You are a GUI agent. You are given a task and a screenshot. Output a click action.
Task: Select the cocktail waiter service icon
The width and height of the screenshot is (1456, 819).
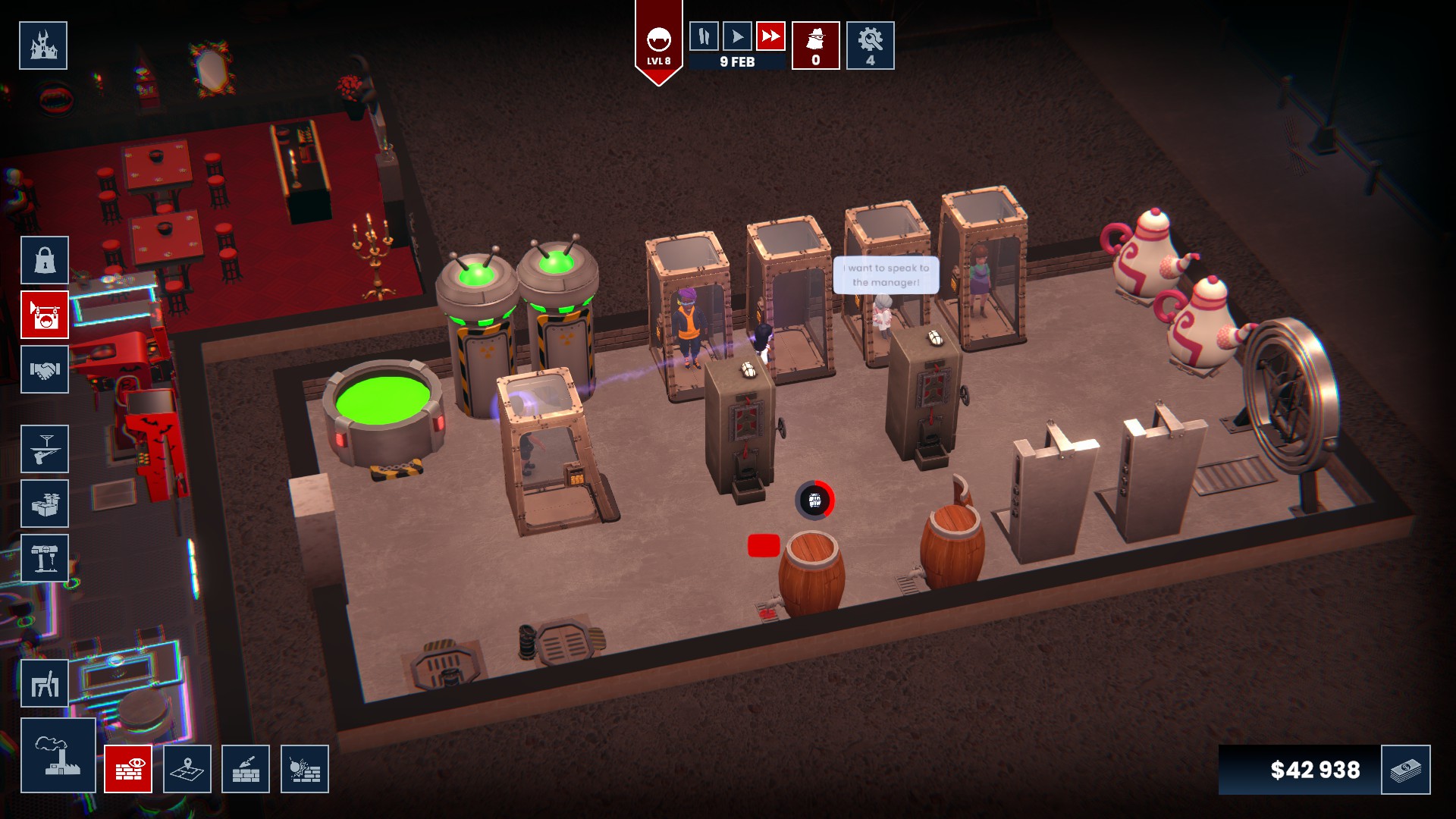pos(43,448)
